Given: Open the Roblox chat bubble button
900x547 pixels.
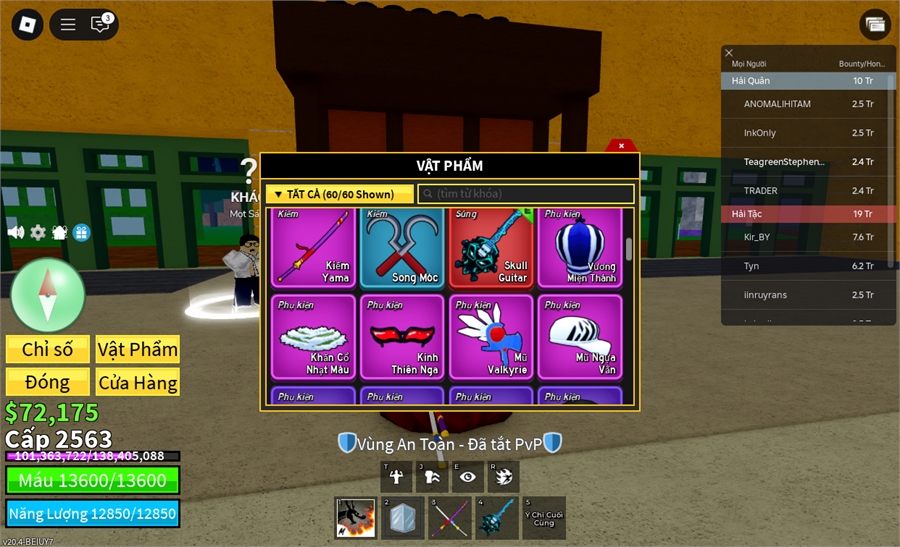Looking at the screenshot, I should [100, 24].
